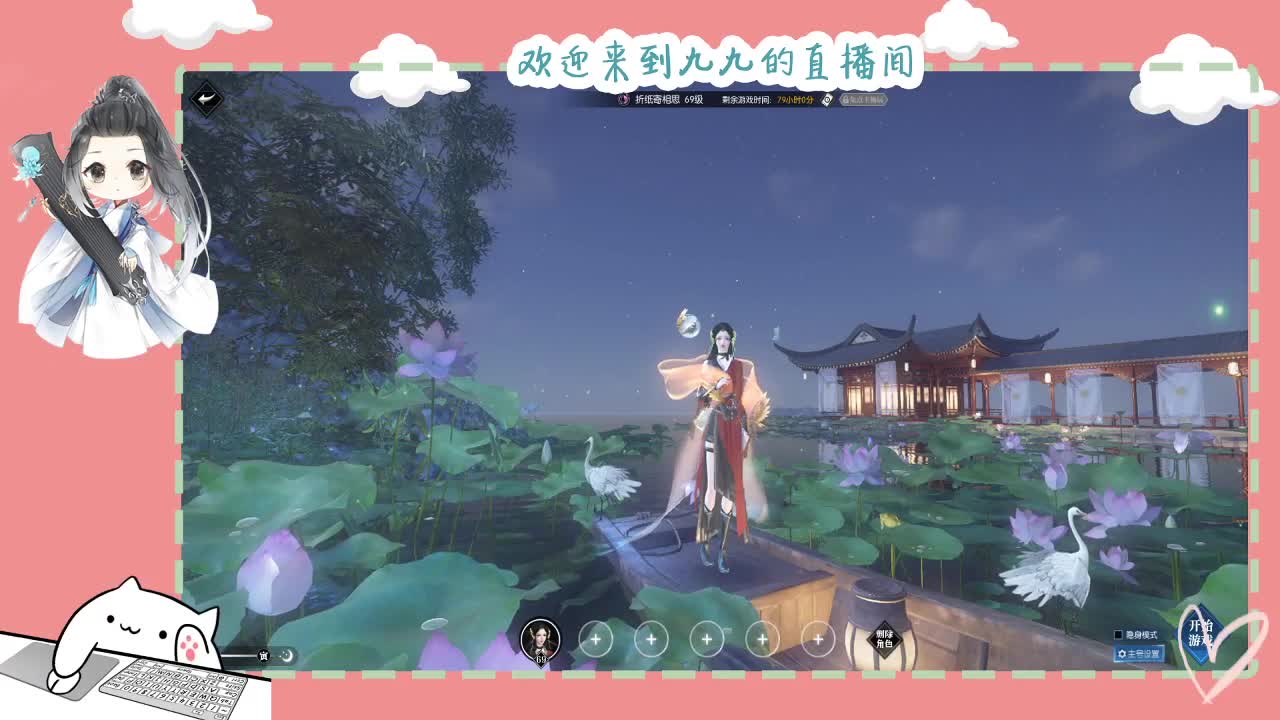Click the circular emblem beside 折纸寄相思

(623, 100)
